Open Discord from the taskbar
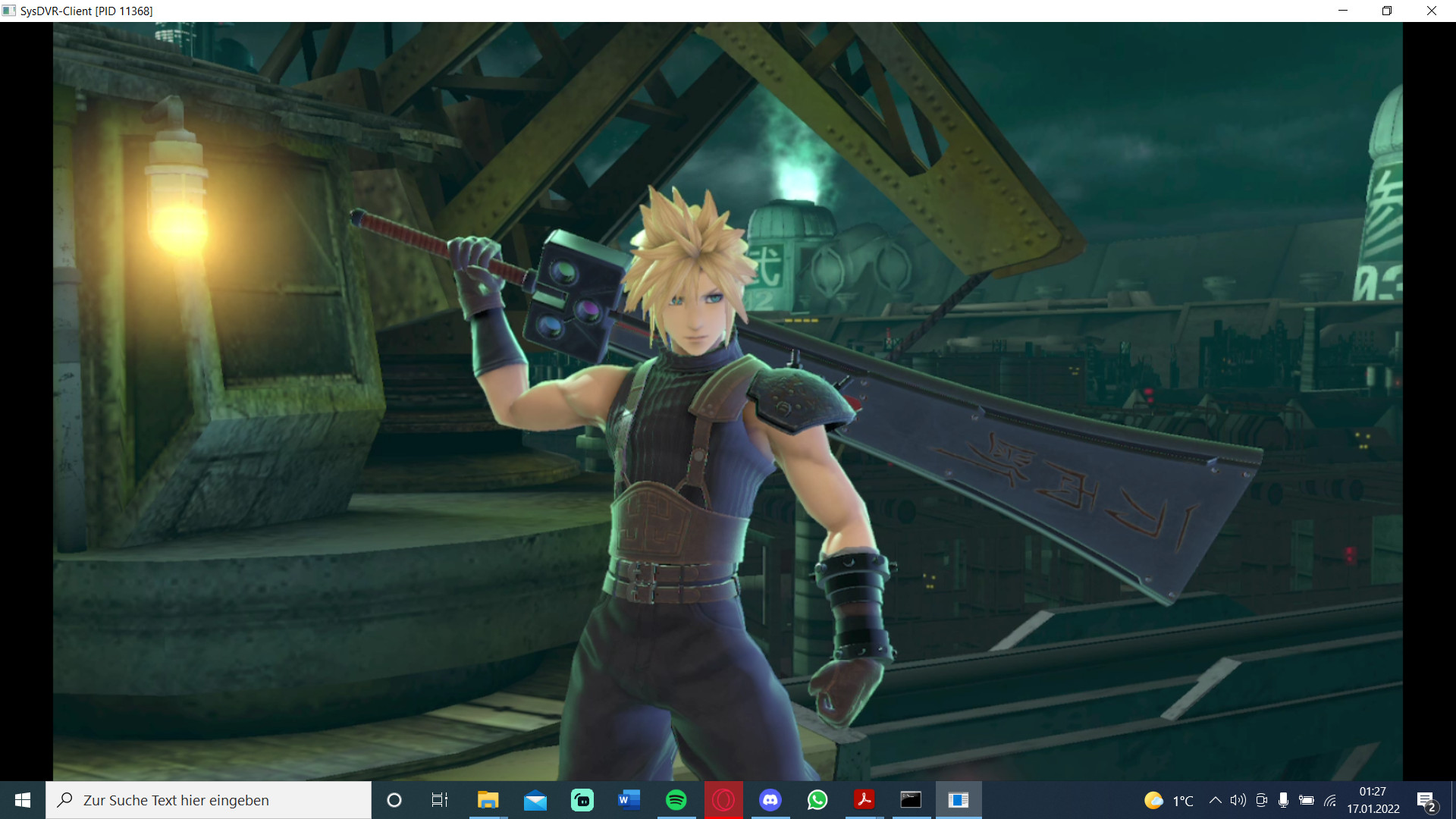Viewport: 1456px width, 819px height. coord(771,800)
